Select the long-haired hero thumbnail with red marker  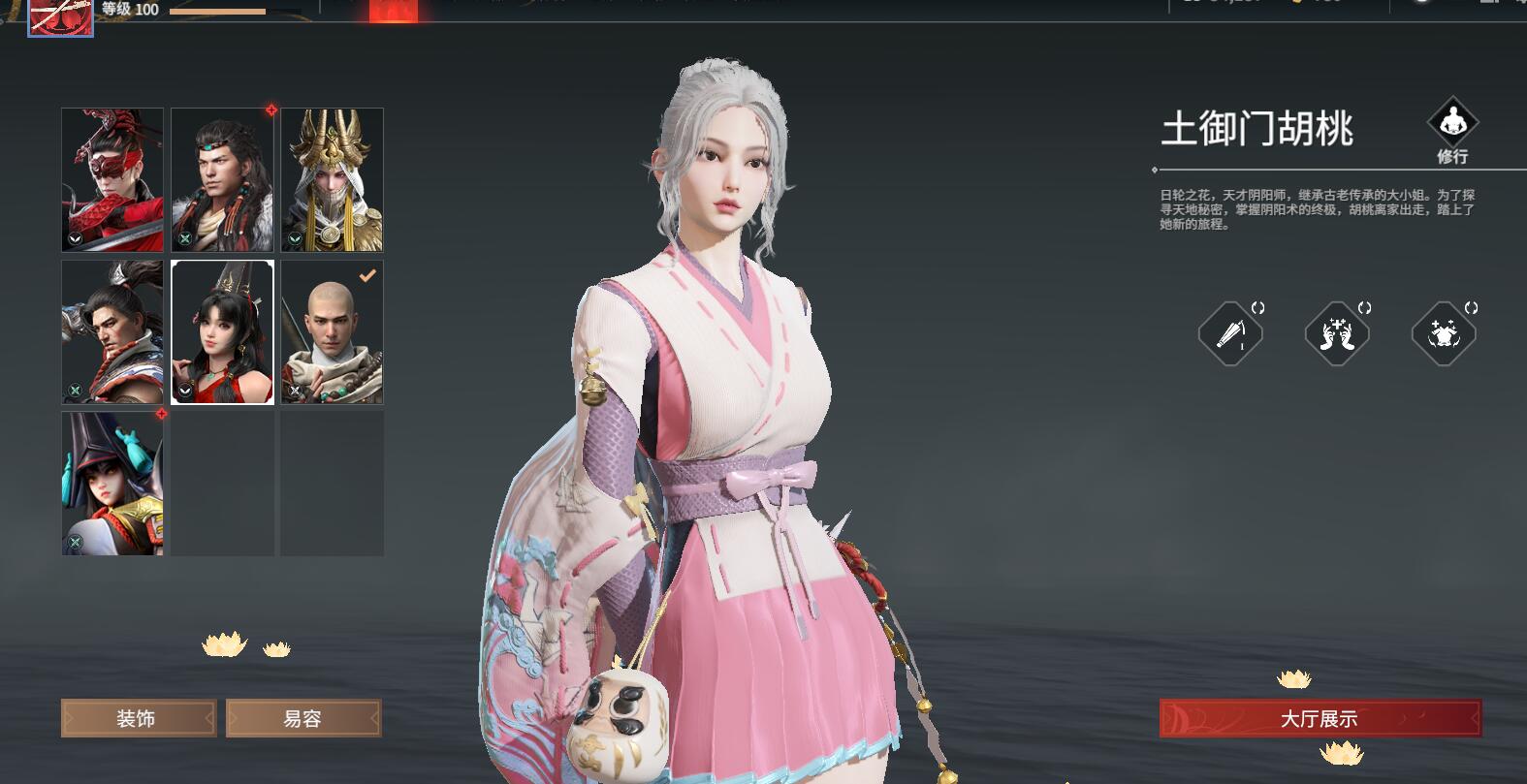point(222,179)
